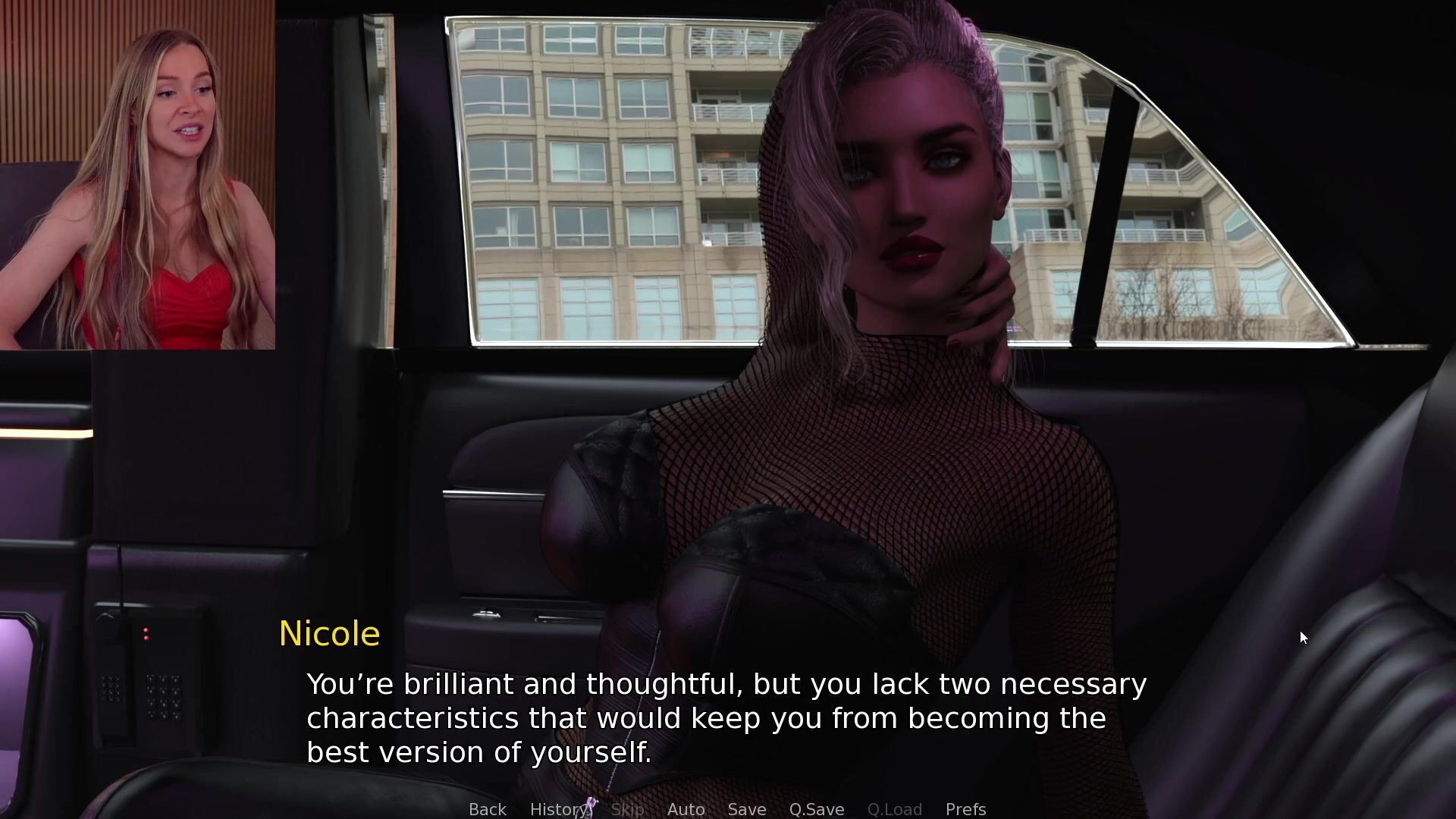Activate the Skip option
Image resolution: width=1456 pixels, height=819 pixels.
click(627, 809)
